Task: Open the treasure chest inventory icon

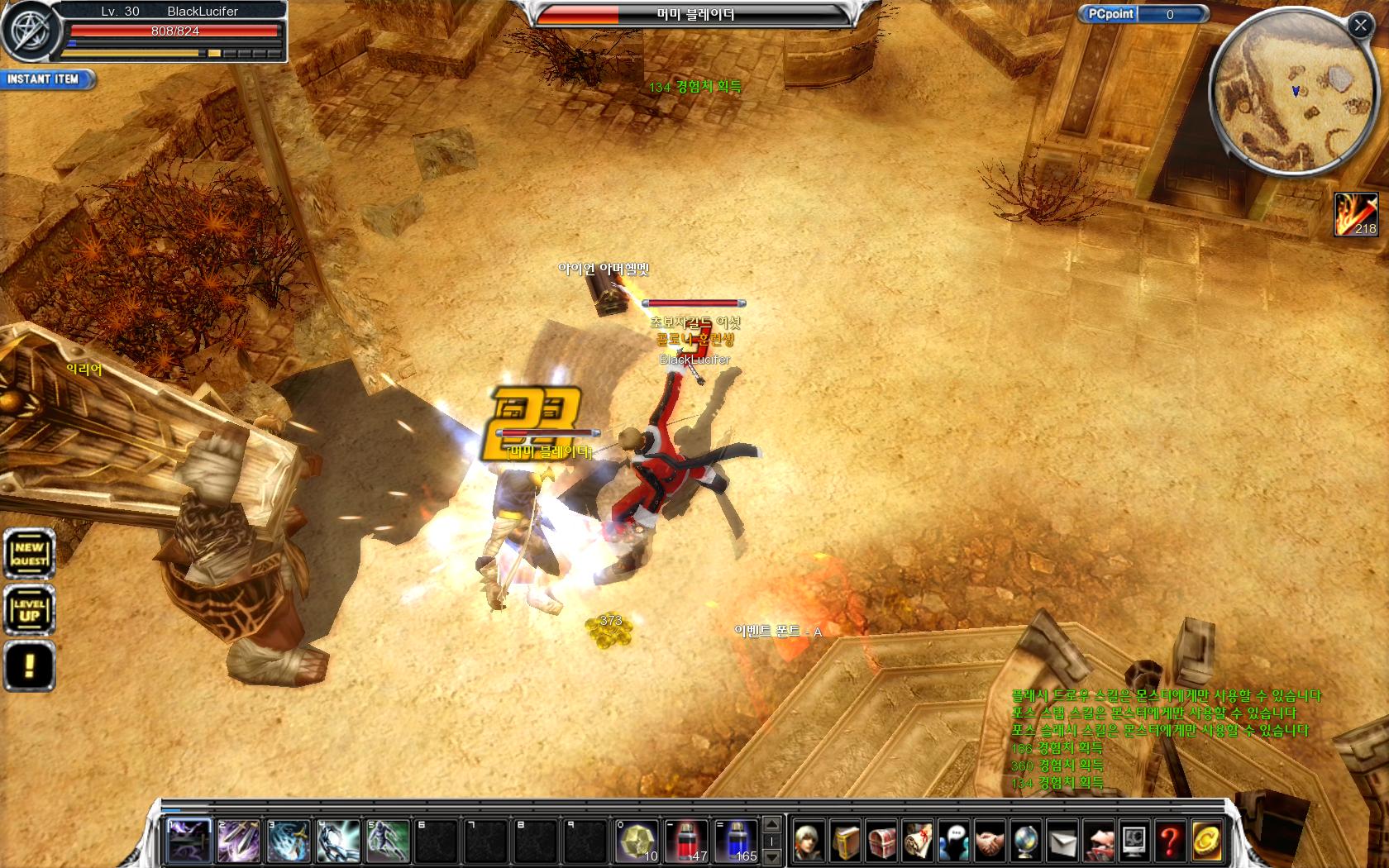Action: click(x=882, y=842)
